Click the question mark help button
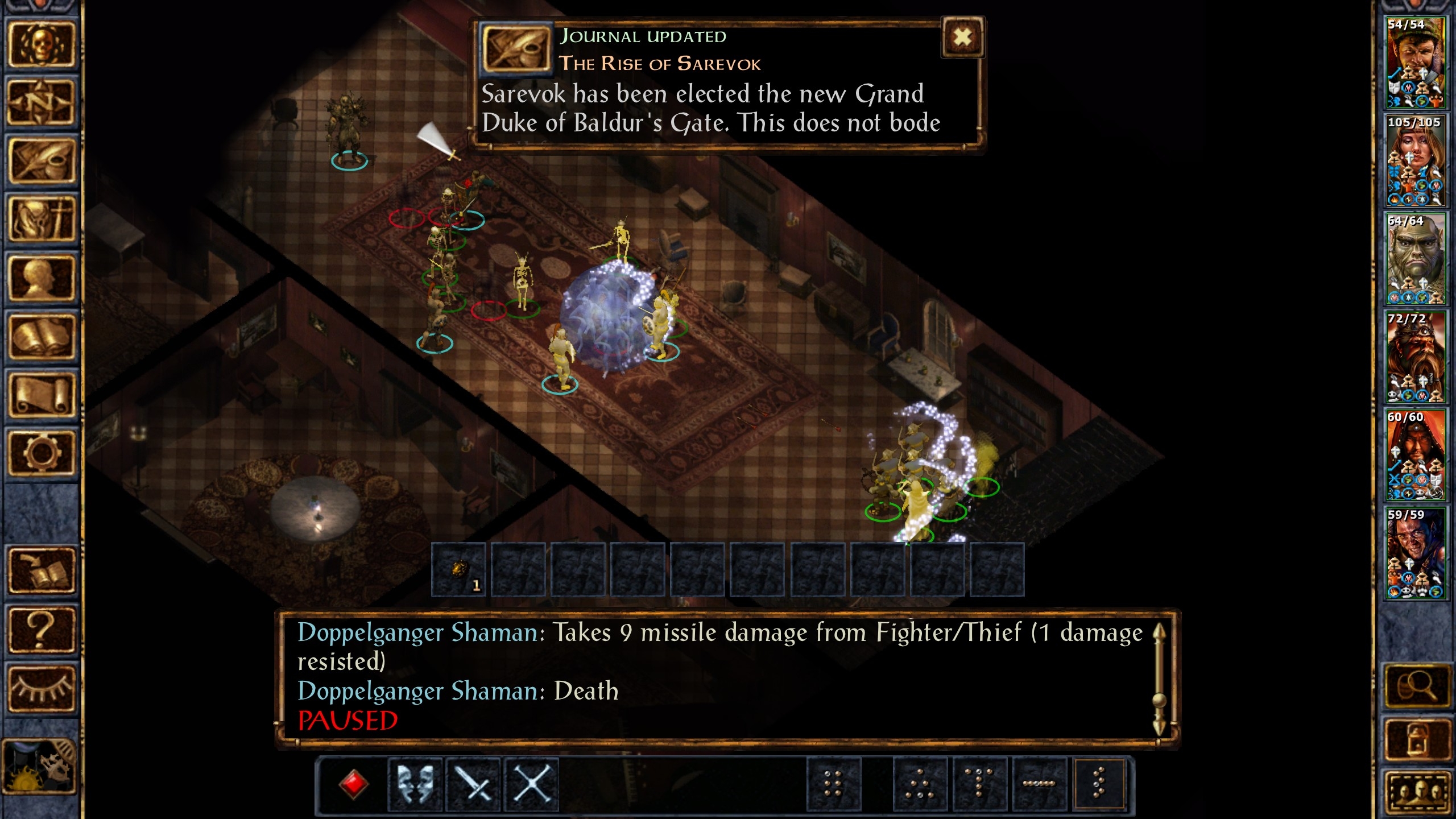 pos(41,629)
